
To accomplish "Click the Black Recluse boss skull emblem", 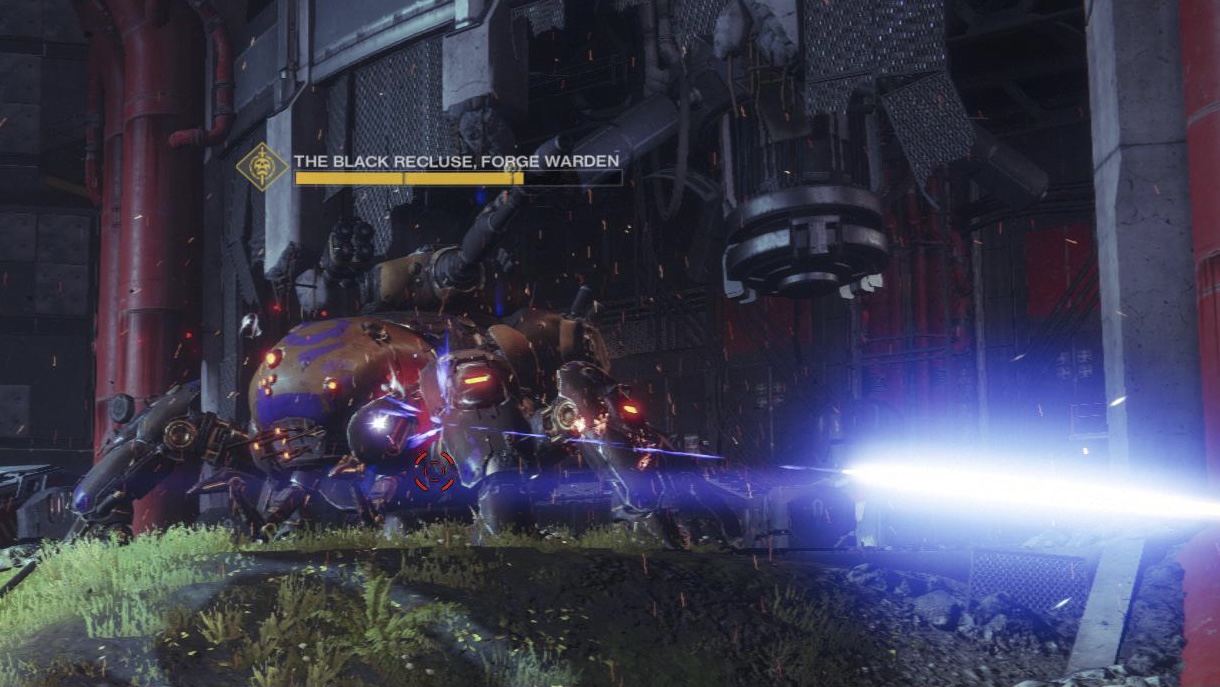I will (262, 167).
